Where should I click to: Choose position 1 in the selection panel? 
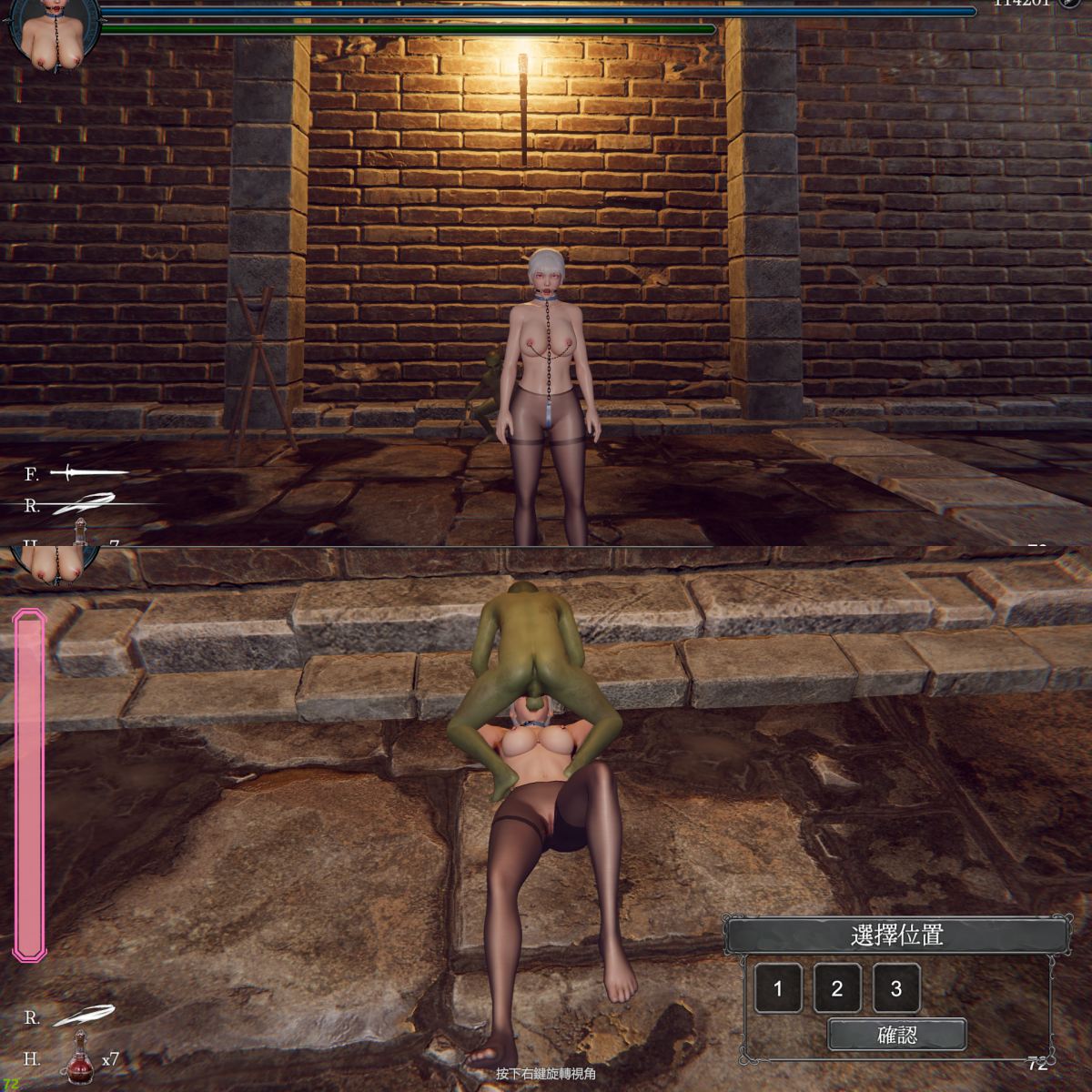778,988
